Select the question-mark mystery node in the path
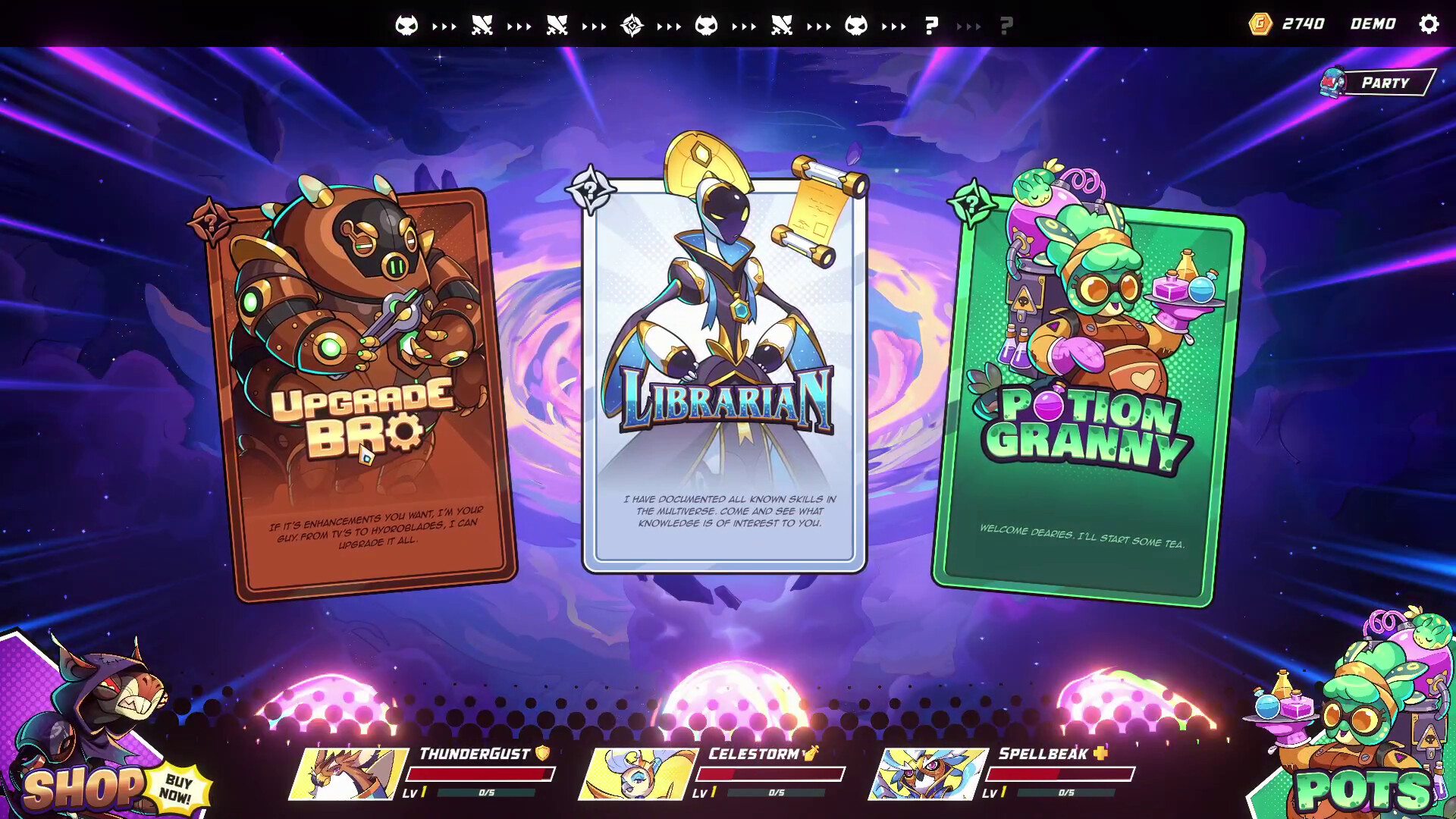This screenshot has width=1456, height=819. tap(931, 24)
